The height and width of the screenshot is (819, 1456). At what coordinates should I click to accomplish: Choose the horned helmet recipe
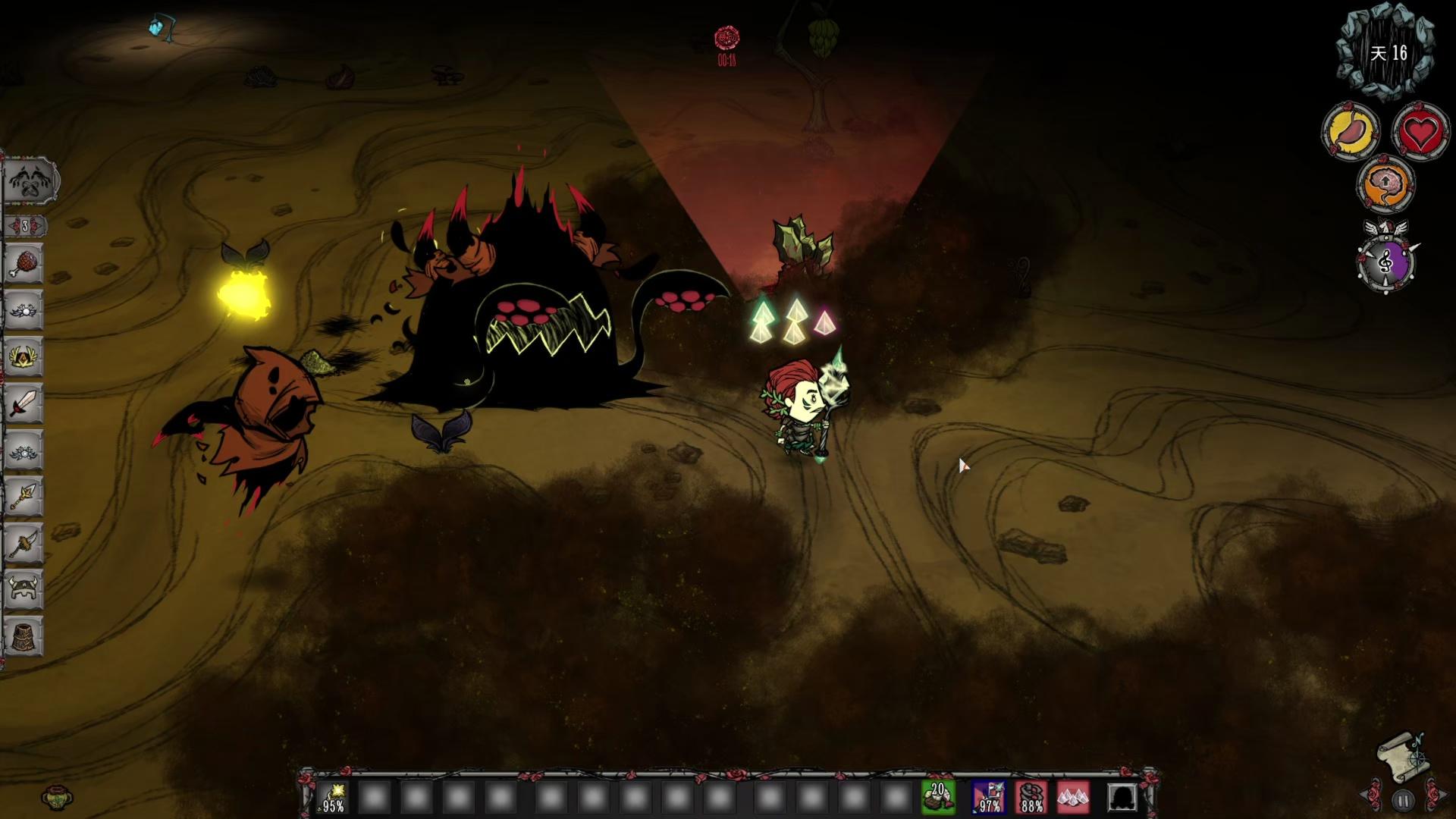coord(24,588)
